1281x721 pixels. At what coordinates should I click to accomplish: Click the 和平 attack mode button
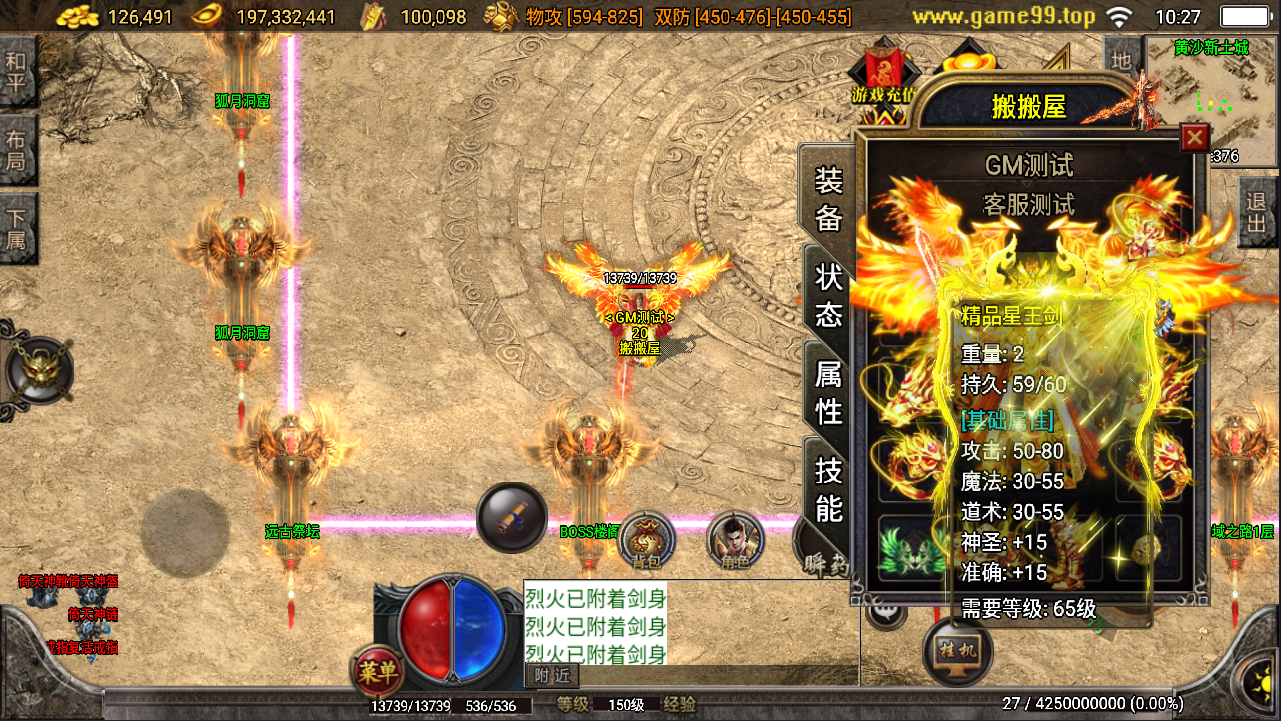tap(17, 72)
